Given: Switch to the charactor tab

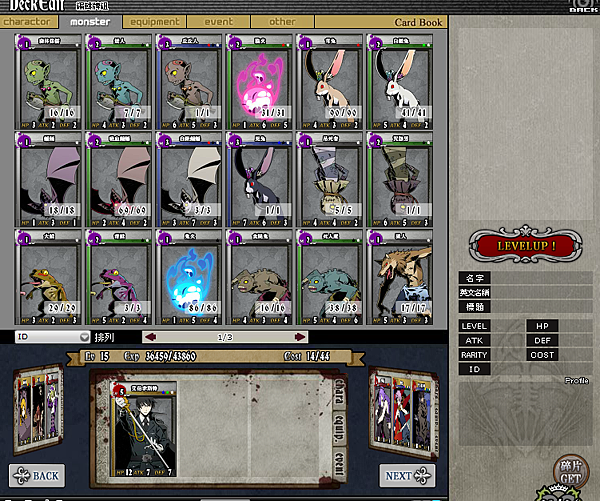Looking at the screenshot, I should click(x=30, y=21).
